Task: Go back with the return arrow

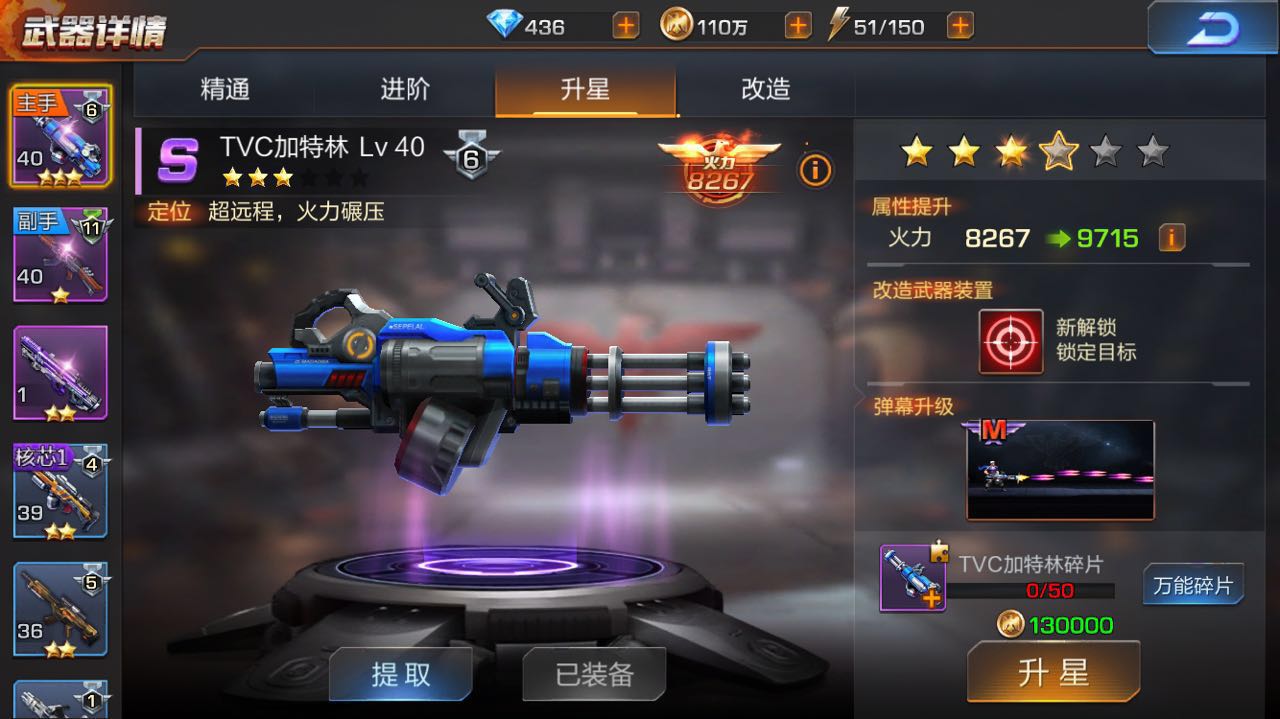Action: (x=1212, y=27)
